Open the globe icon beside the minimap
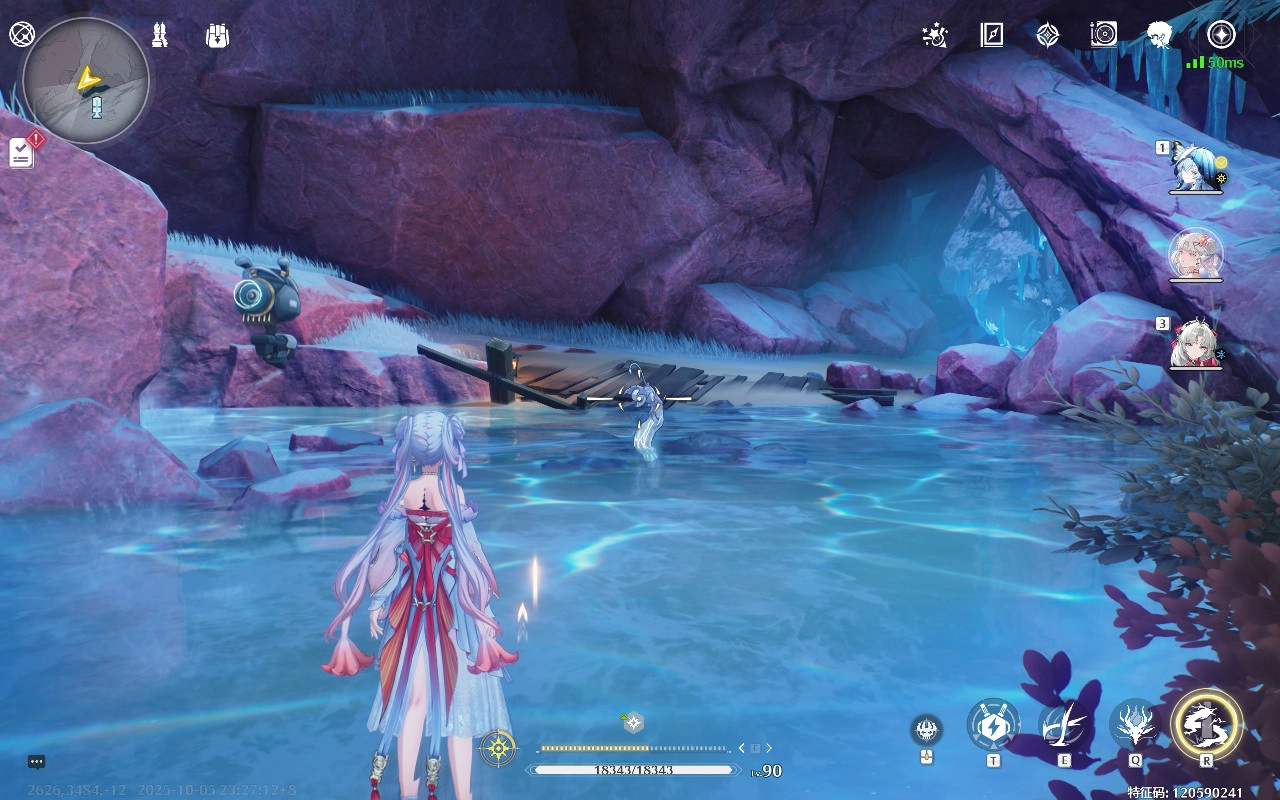The image size is (1280, 800). pos(21,34)
